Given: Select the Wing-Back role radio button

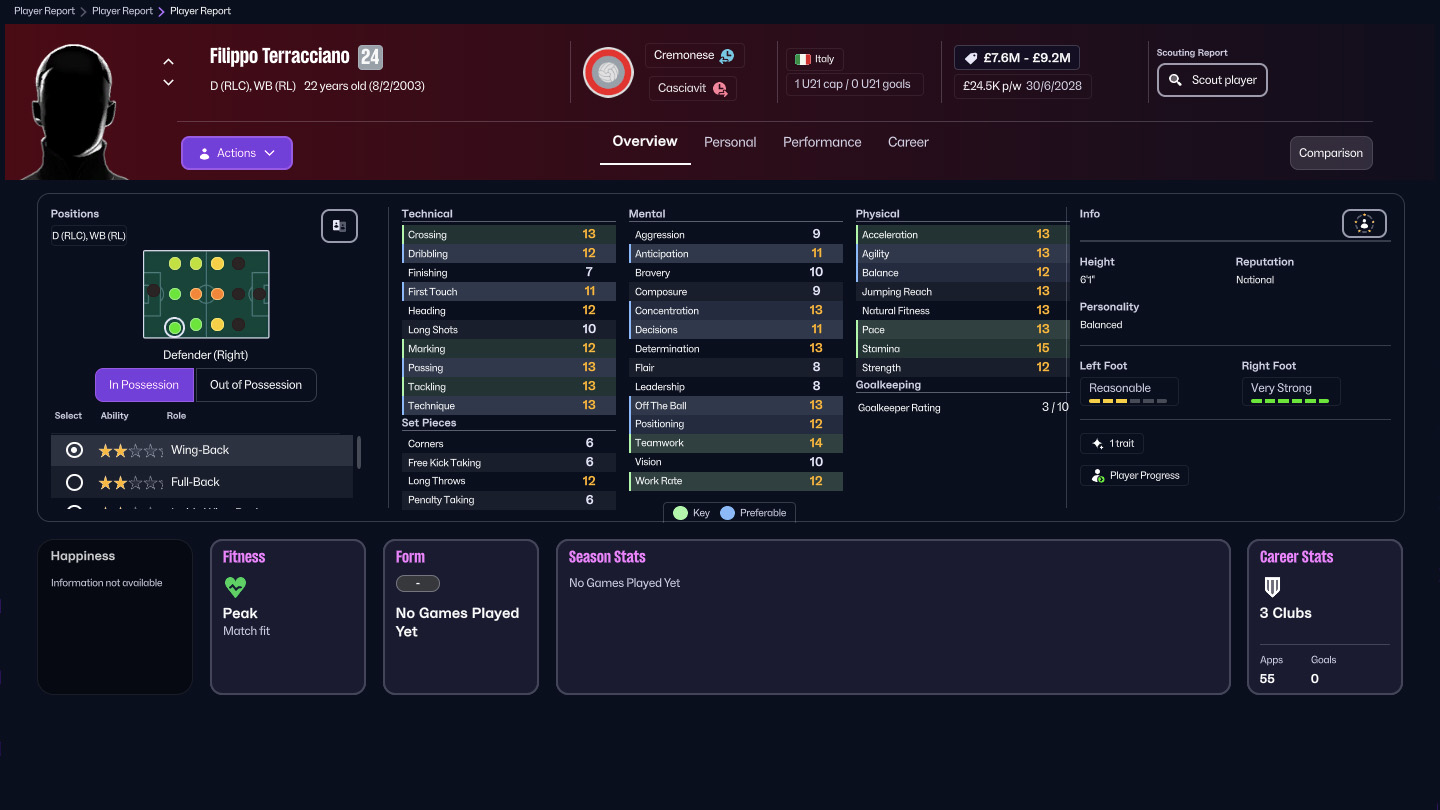Looking at the screenshot, I should (x=73, y=450).
